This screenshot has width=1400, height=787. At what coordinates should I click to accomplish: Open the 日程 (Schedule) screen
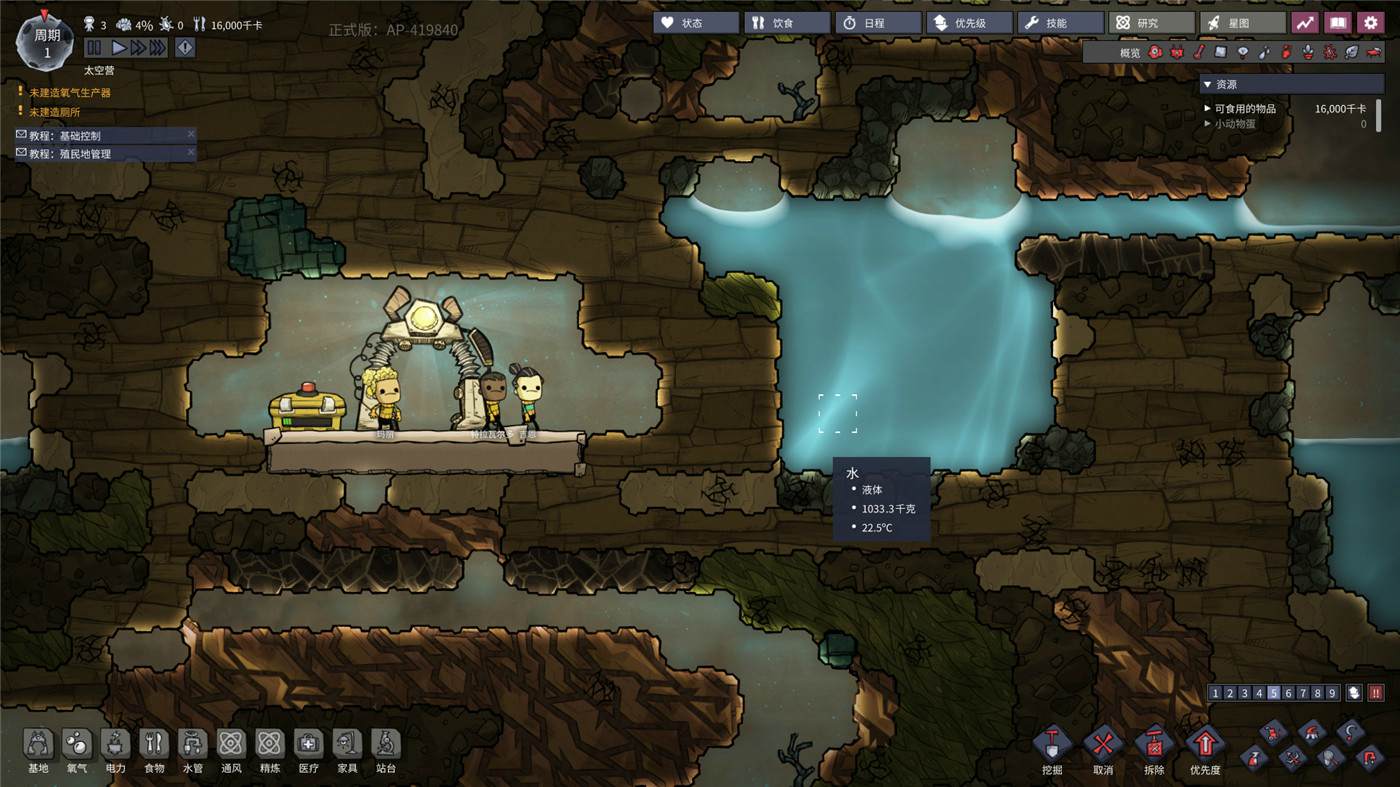[x=878, y=23]
